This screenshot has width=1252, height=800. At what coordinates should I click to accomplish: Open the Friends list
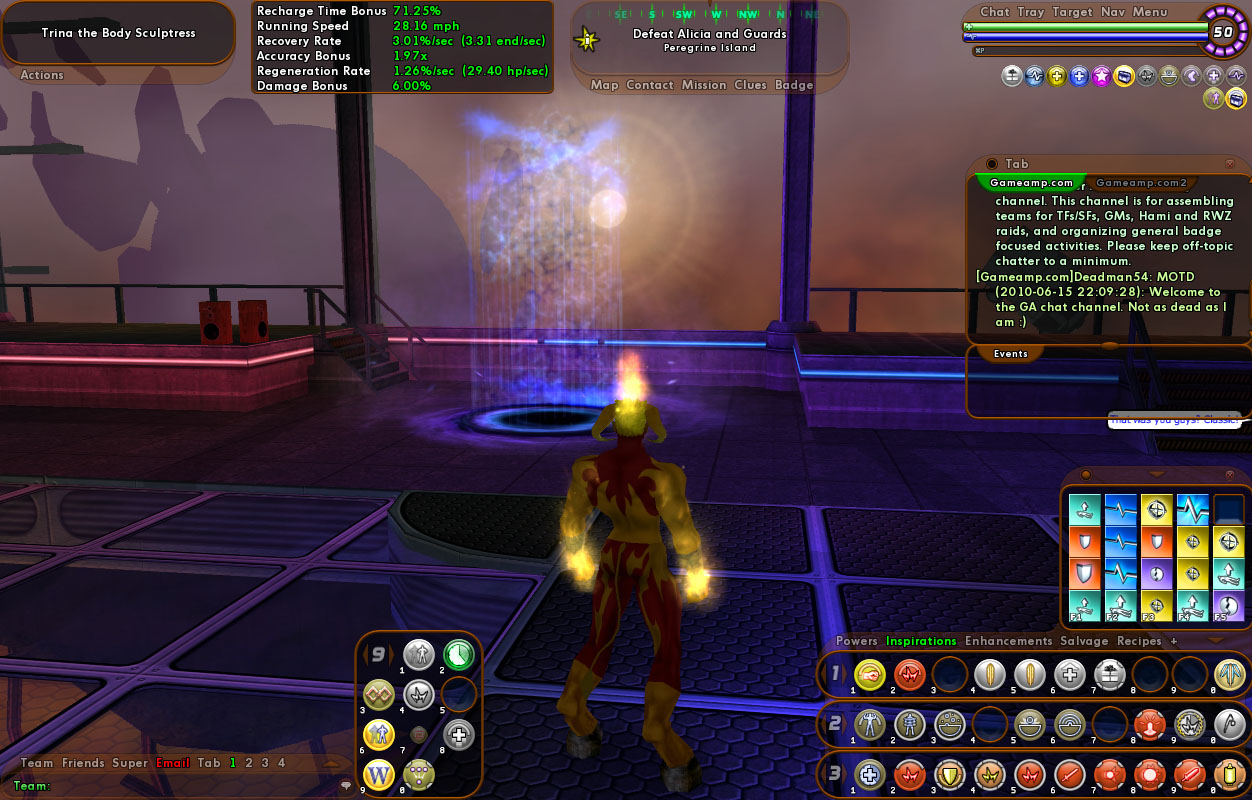click(83, 763)
